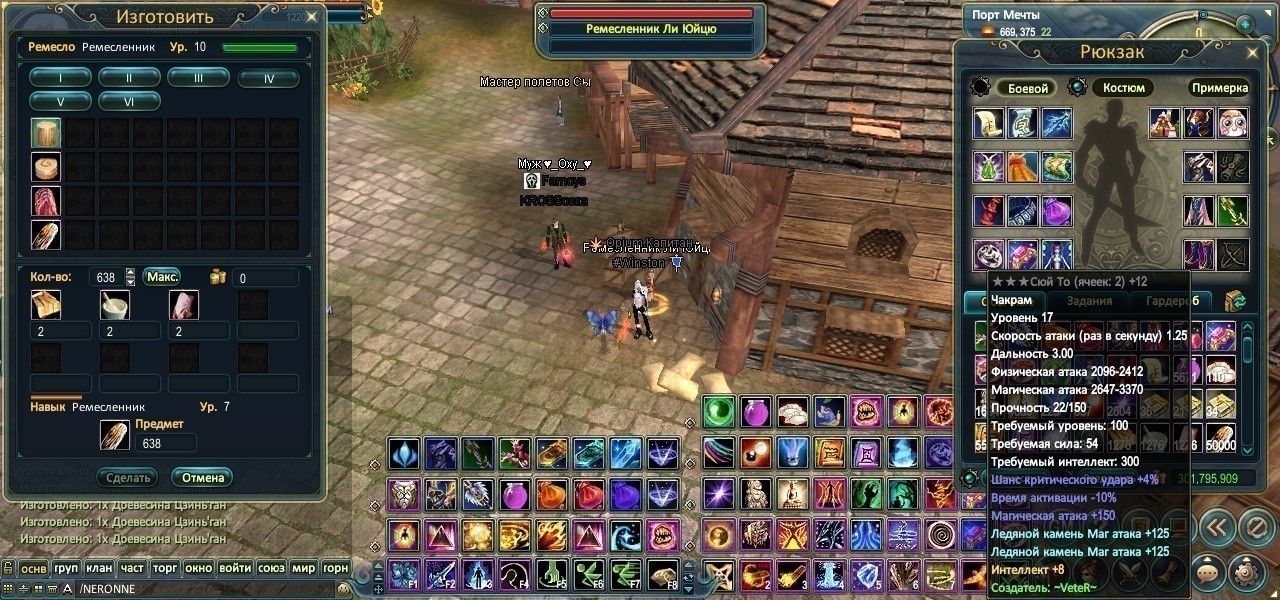The image size is (1280, 600).
Task: Close the Изготовить crafting window
Action: (312, 17)
